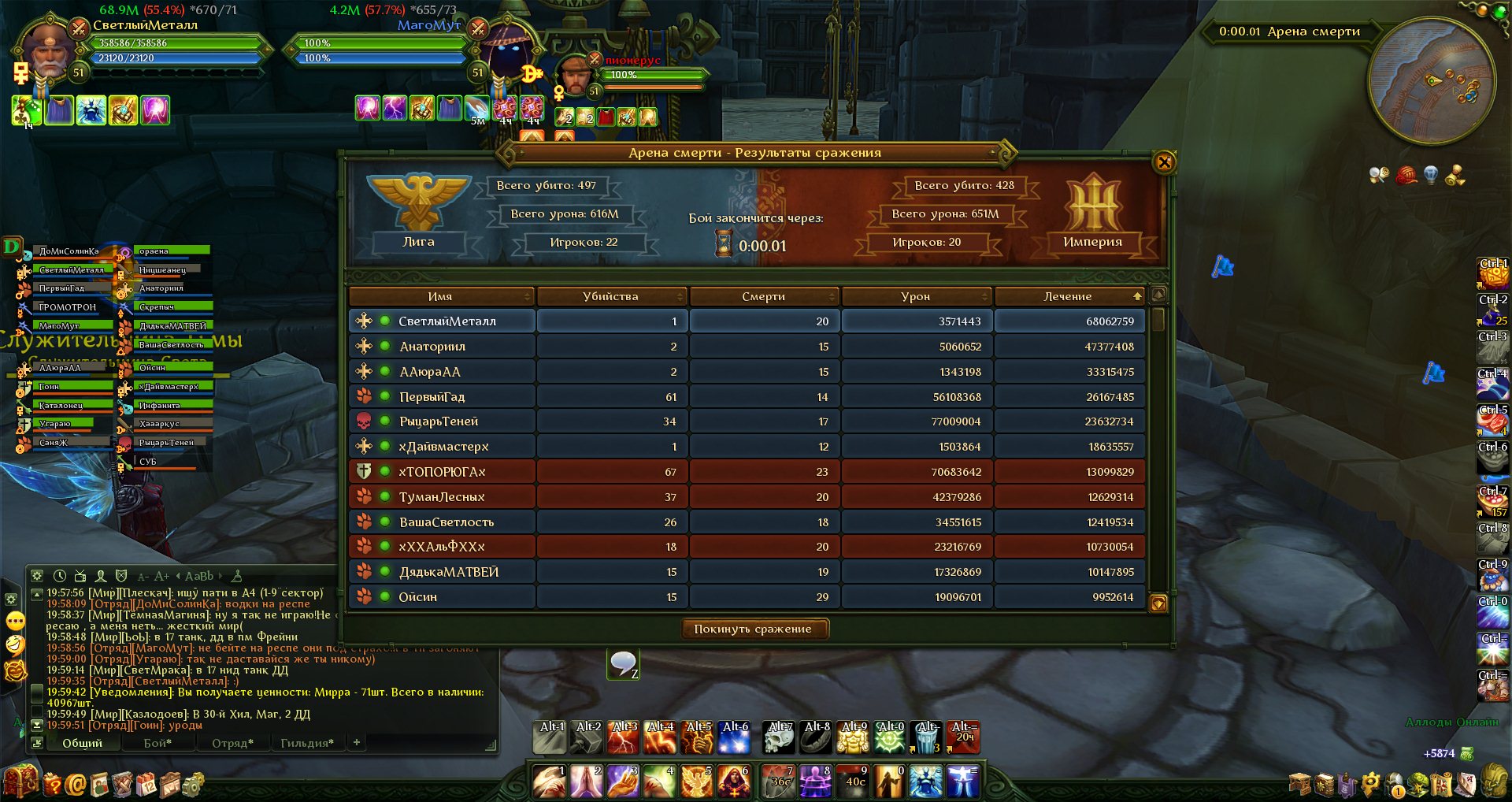Image resolution: width=1512 pixels, height=802 pixels.
Task: Add a new chat tab
Action: pyautogui.click(x=357, y=742)
